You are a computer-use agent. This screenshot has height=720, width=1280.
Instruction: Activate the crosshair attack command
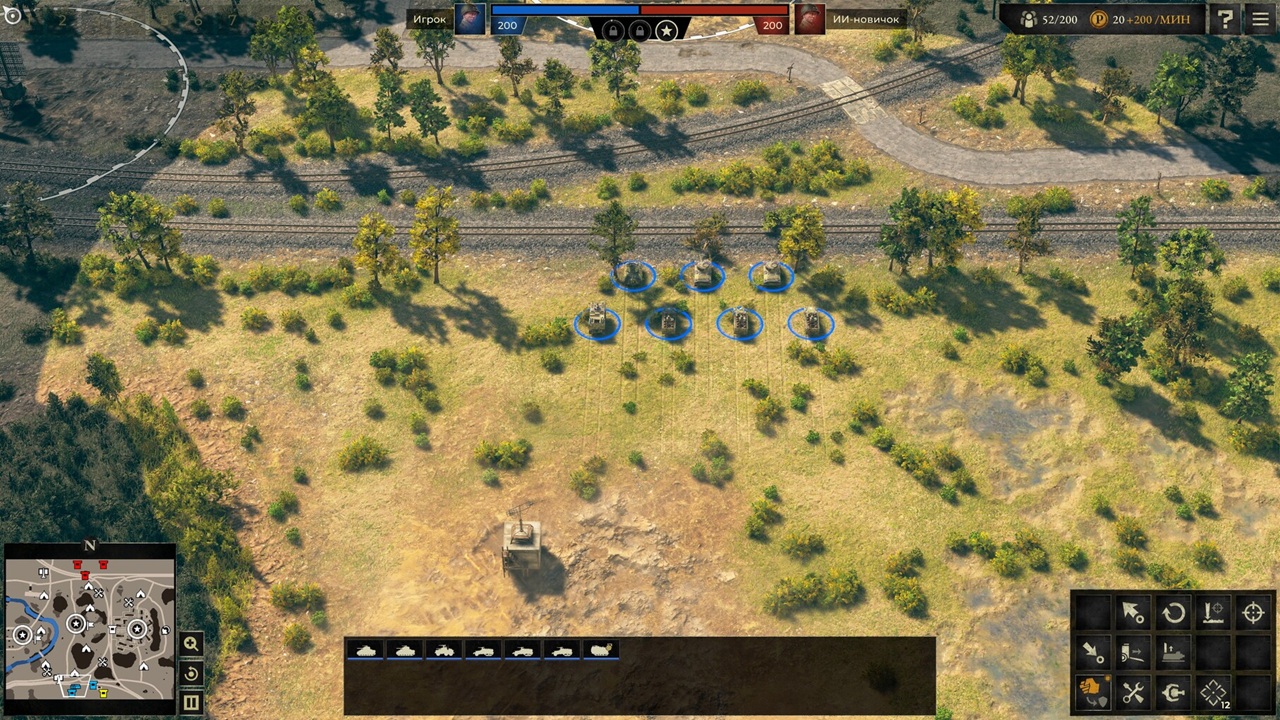[x=1254, y=612]
